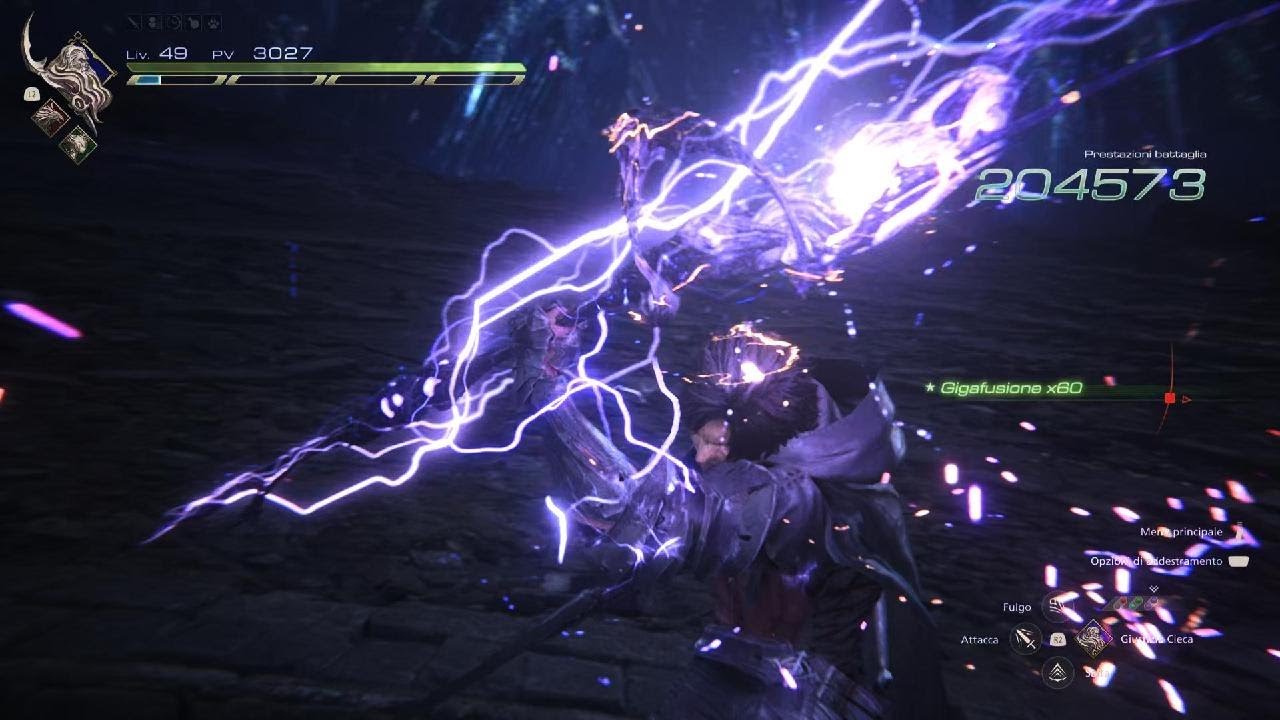Viewport: 1280px width, 720px height.
Task: Click the potion count badge showing 17
Action: (31, 93)
